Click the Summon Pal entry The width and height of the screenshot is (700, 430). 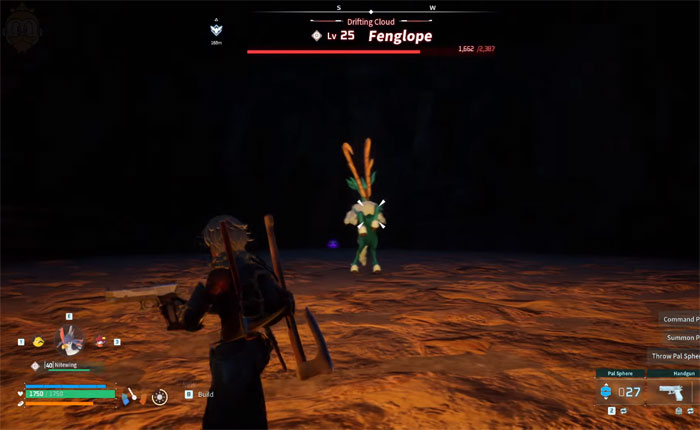pos(679,338)
